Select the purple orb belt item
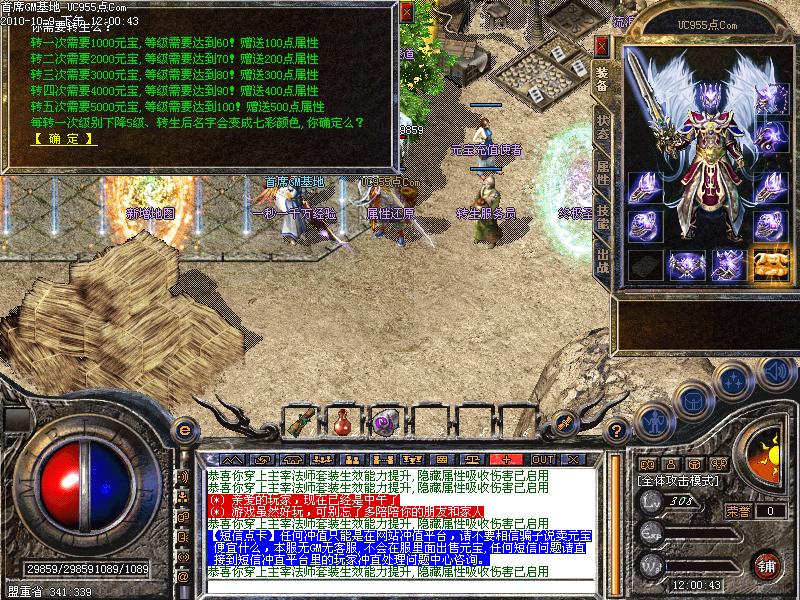This screenshot has height=600, width=800. 383,423
